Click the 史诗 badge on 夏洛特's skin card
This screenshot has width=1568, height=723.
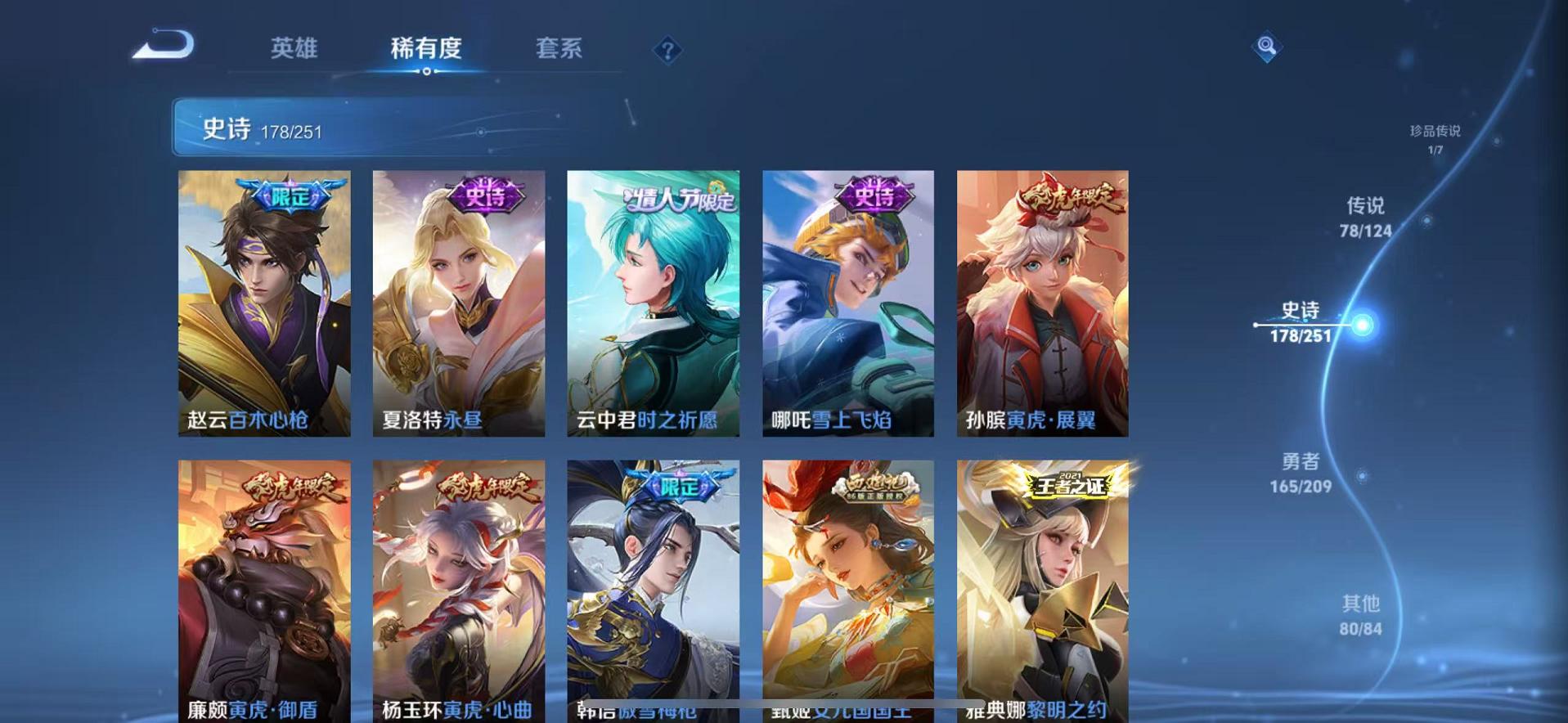(x=484, y=198)
